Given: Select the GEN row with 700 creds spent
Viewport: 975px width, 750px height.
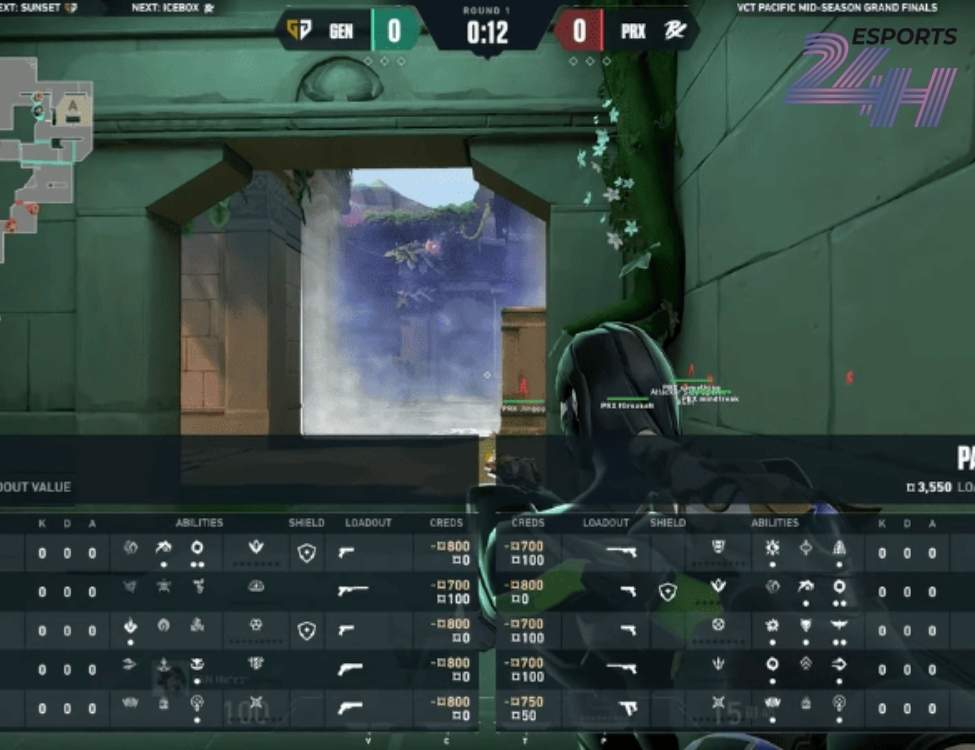Looking at the screenshot, I should pos(240,591).
